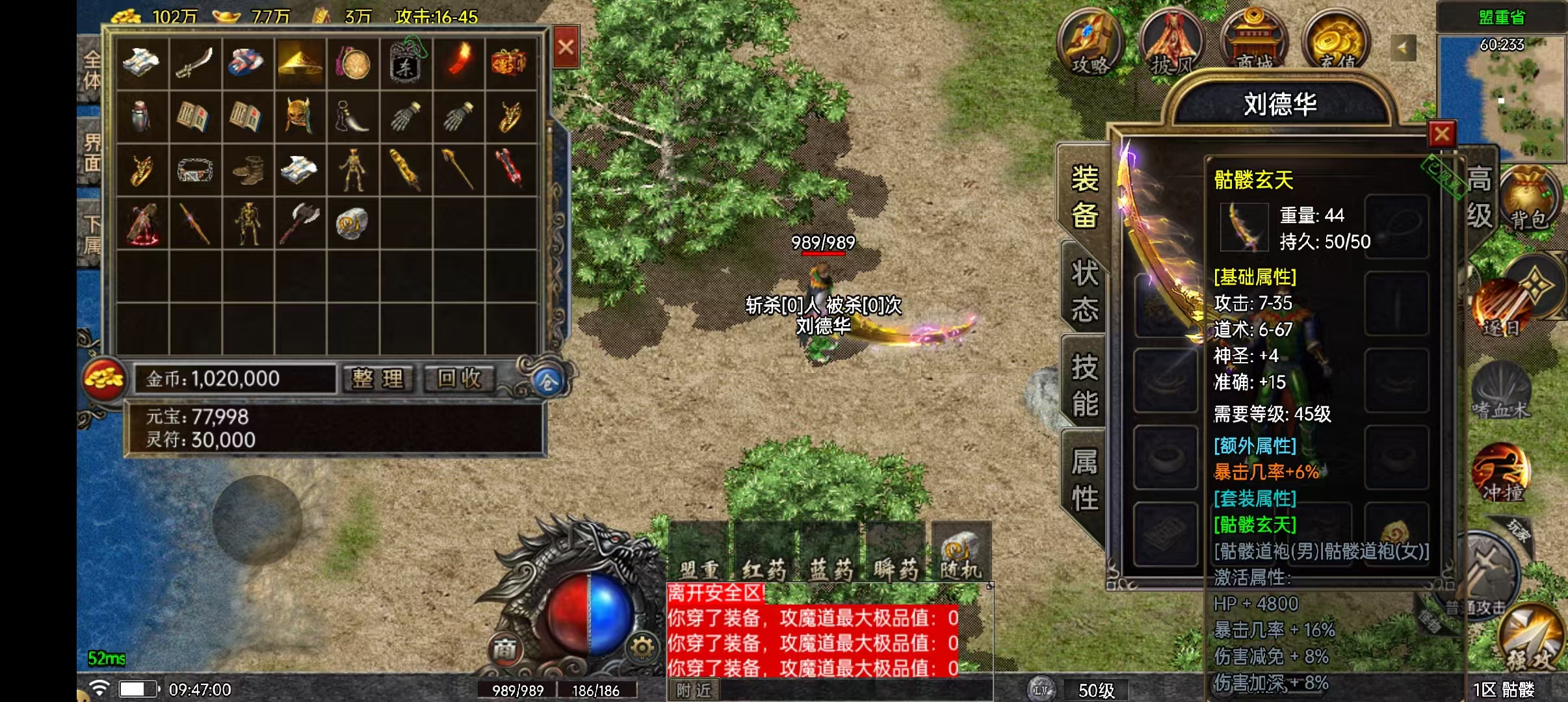Image resolution: width=1568 pixels, height=702 pixels.
Task: Select the 装备 equipment tab
Action: pyautogui.click(x=1084, y=196)
